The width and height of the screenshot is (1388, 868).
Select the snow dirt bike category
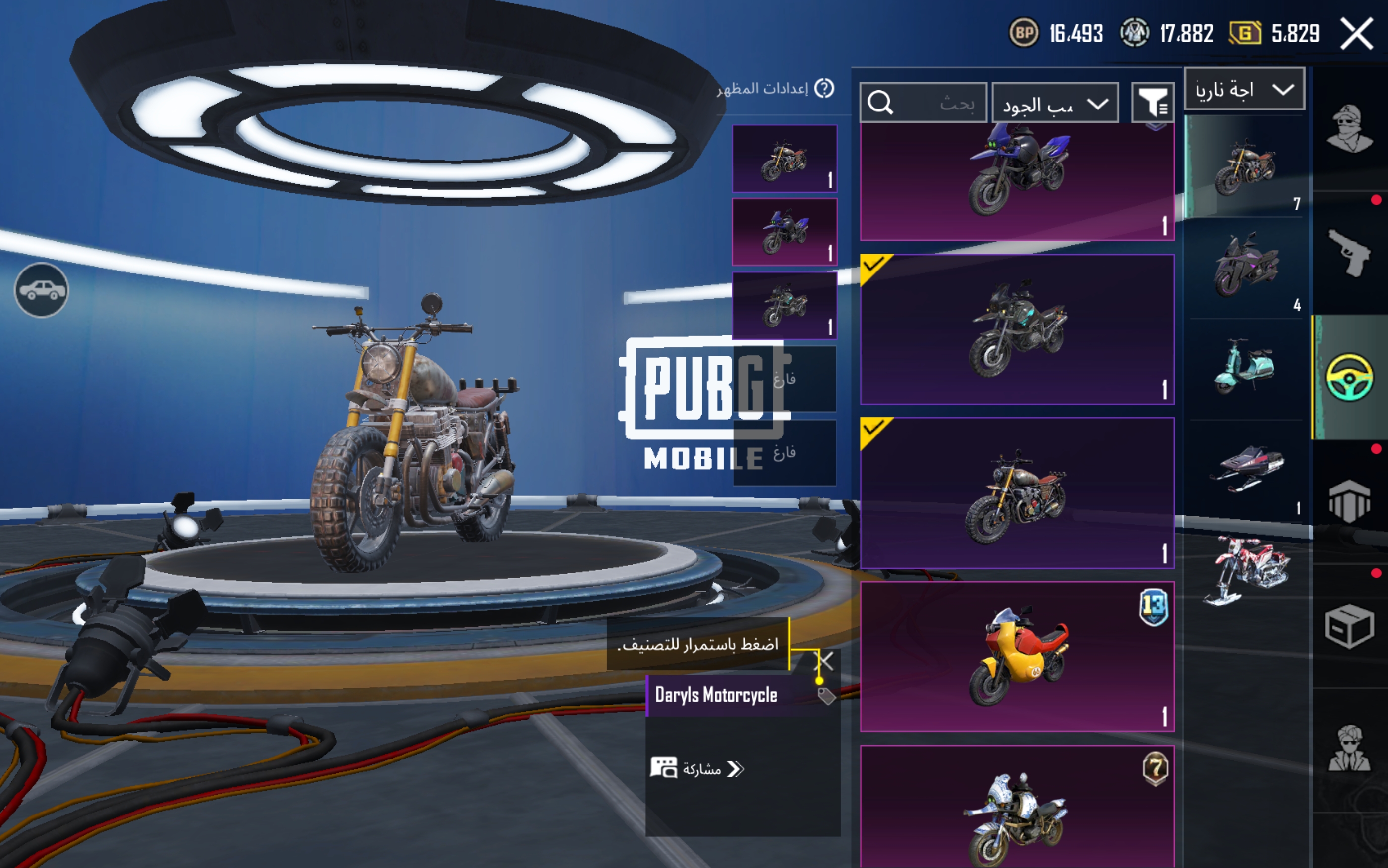click(1246, 569)
